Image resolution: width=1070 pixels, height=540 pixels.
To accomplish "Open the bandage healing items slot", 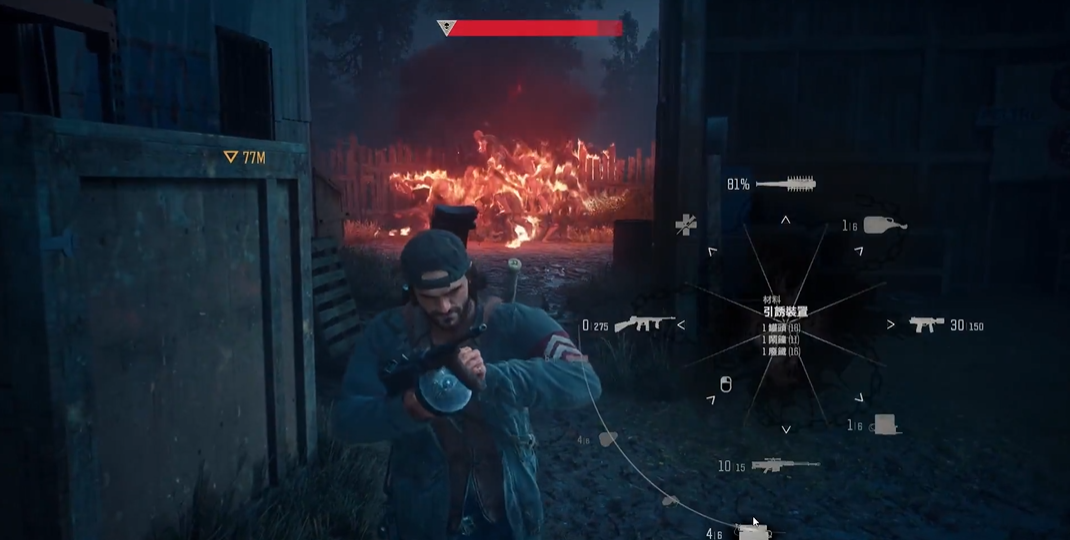I will pos(685,225).
